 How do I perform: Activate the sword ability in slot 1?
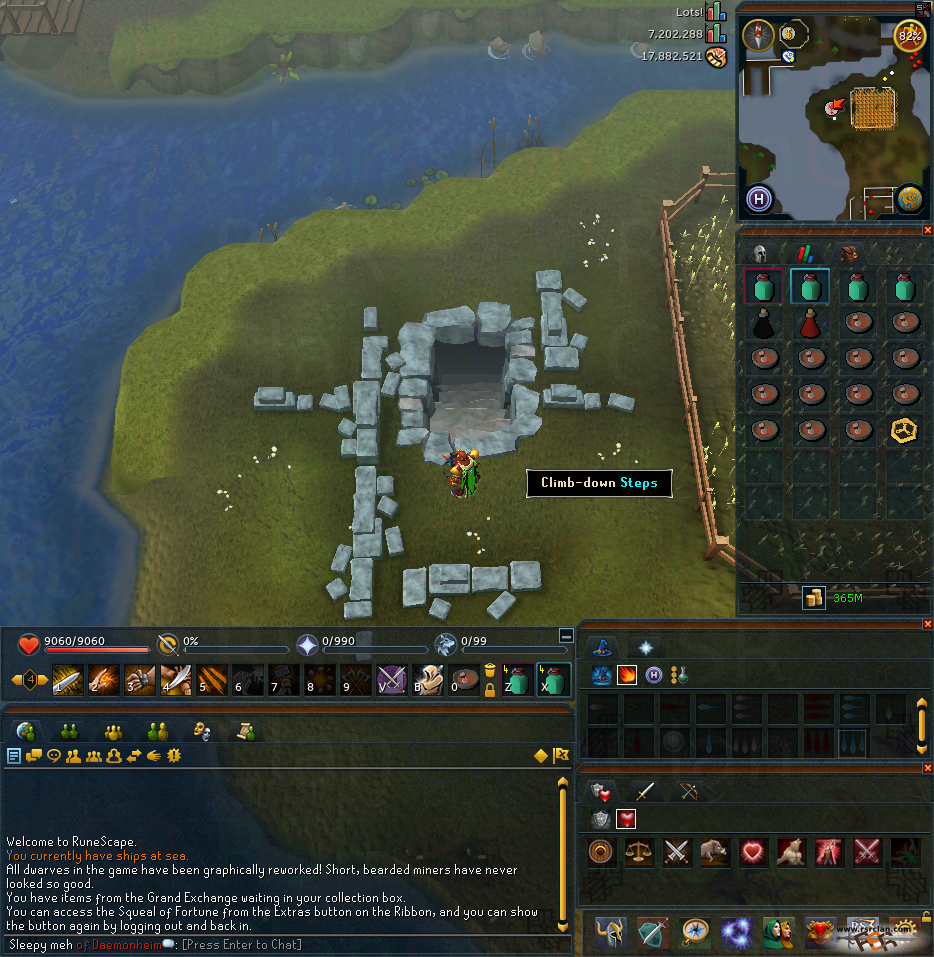[66, 680]
